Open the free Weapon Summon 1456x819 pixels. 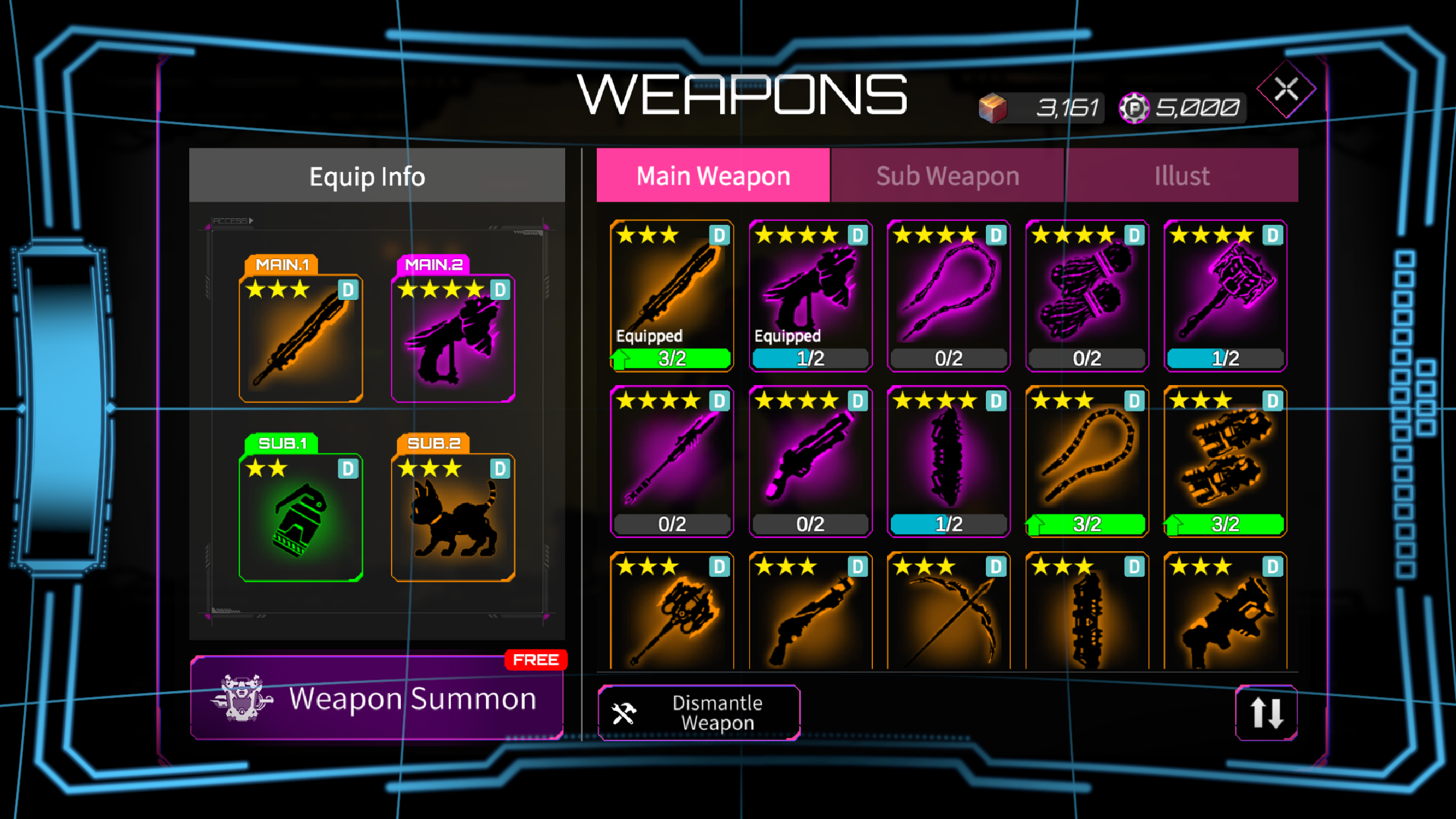pos(377,698)
